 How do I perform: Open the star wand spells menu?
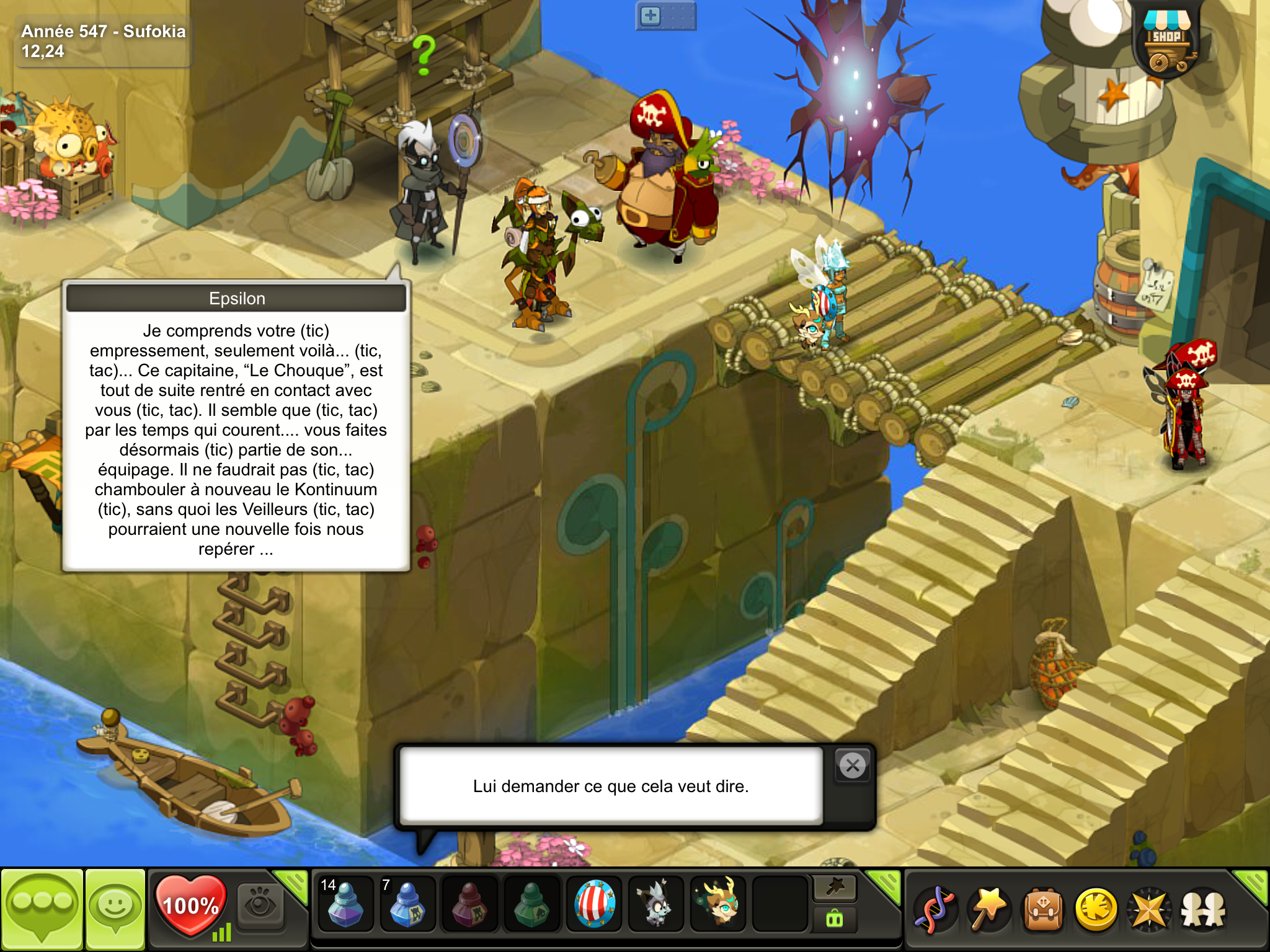point(989,909)
